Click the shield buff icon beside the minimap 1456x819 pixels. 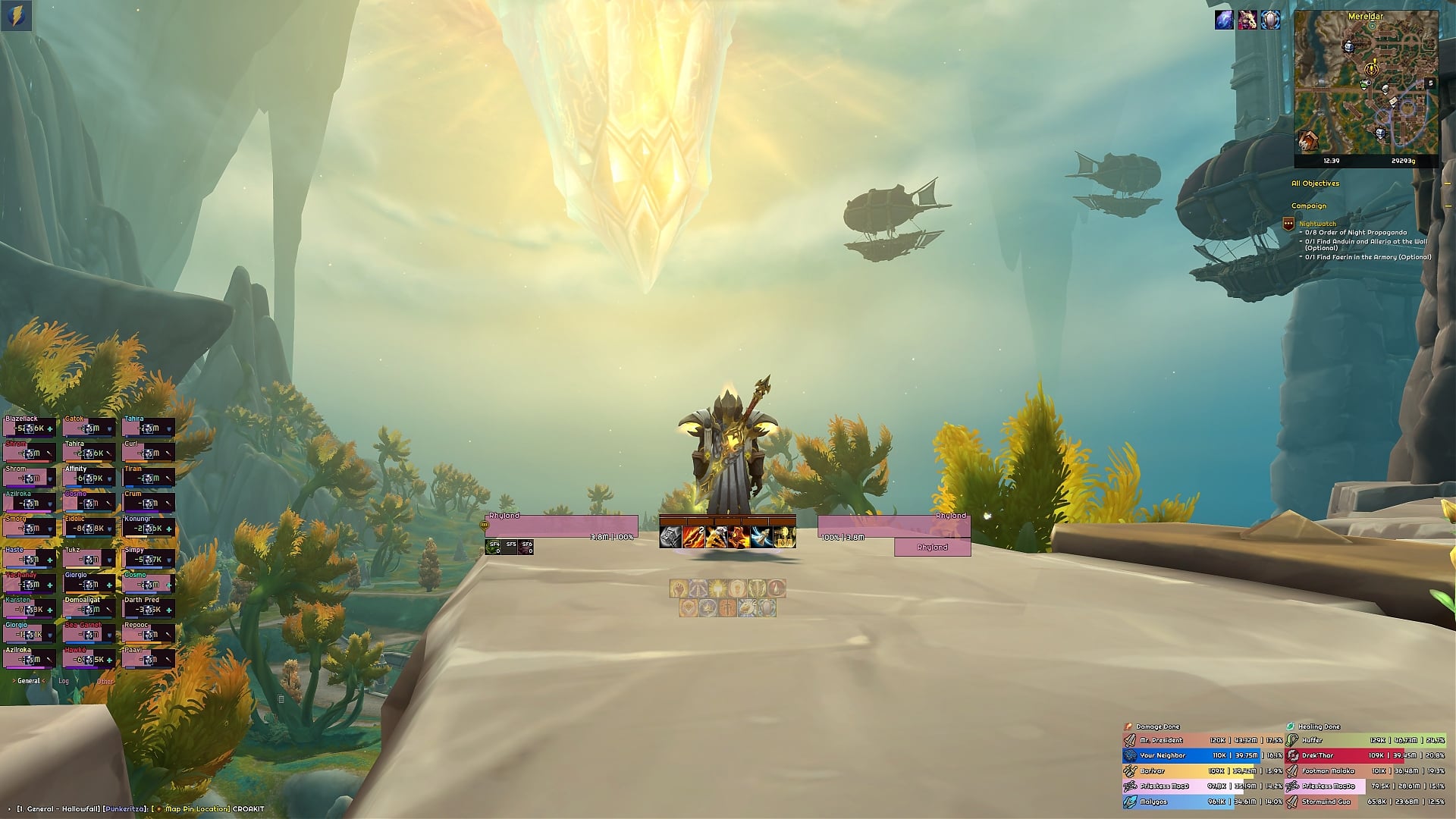click(x=1270, y=20)
